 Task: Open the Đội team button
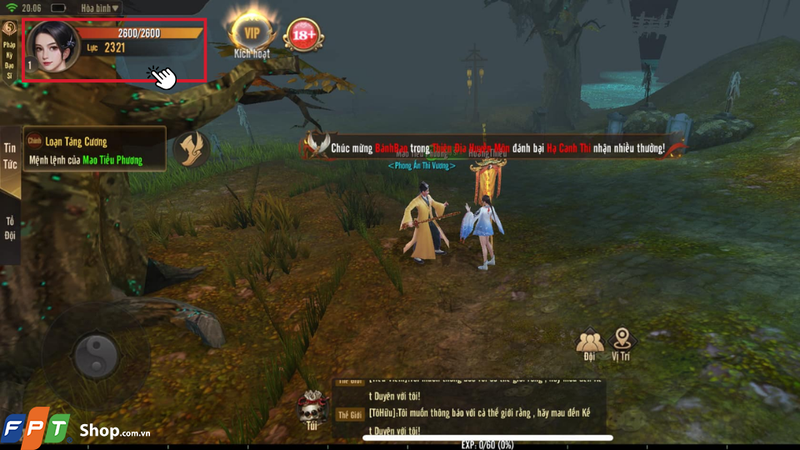coord(589,345)
